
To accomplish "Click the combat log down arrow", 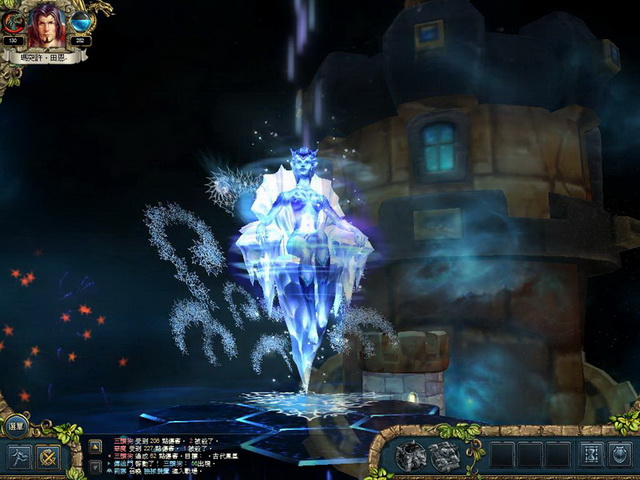I will pos(95,467).
